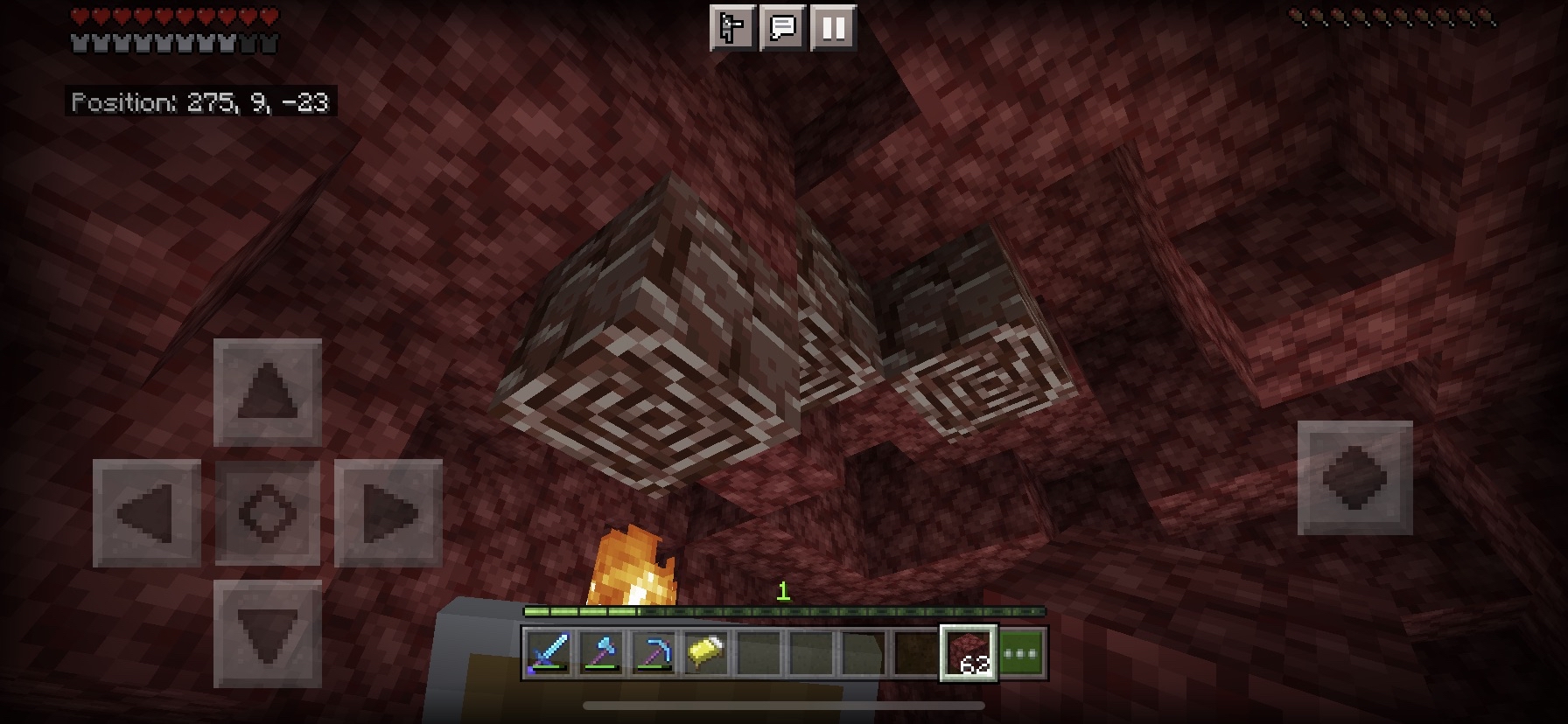Tap the move forward arrow
The image size is (1568, 724).
click(268, 392)
